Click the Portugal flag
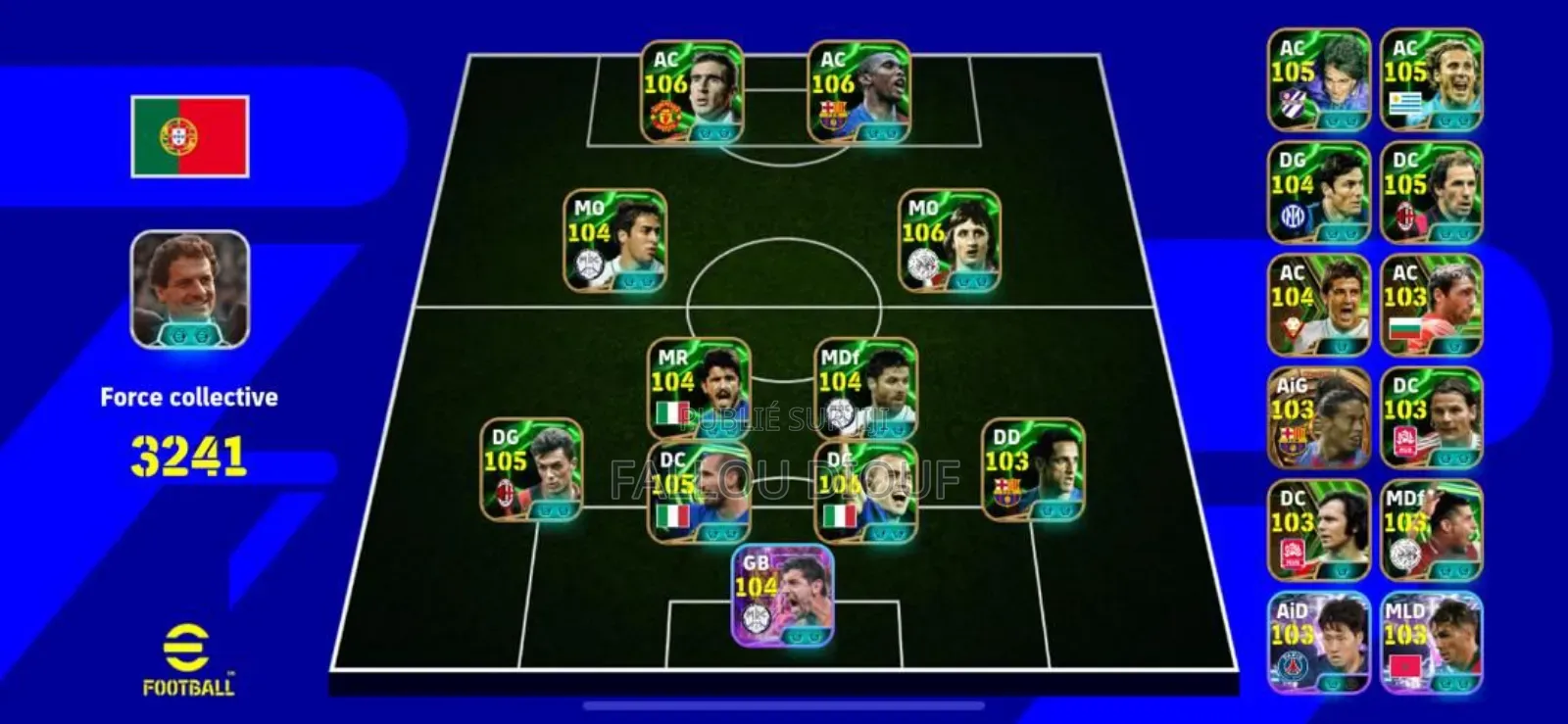The image size is (1568, 724). tap(188, 135)
